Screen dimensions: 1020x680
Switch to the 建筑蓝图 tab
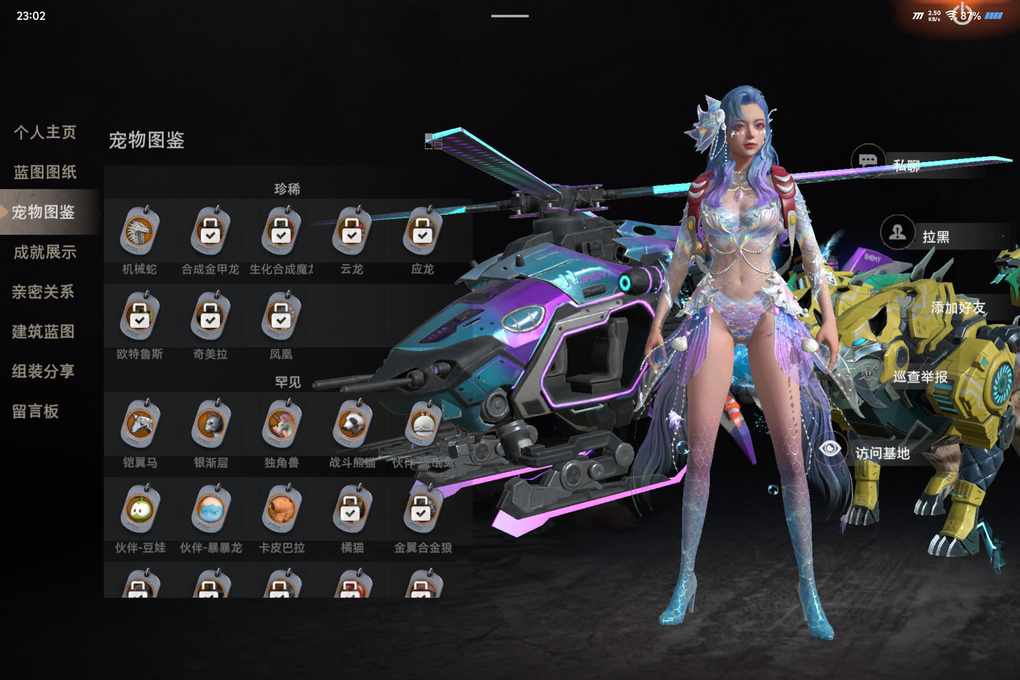tap(44, 331)
